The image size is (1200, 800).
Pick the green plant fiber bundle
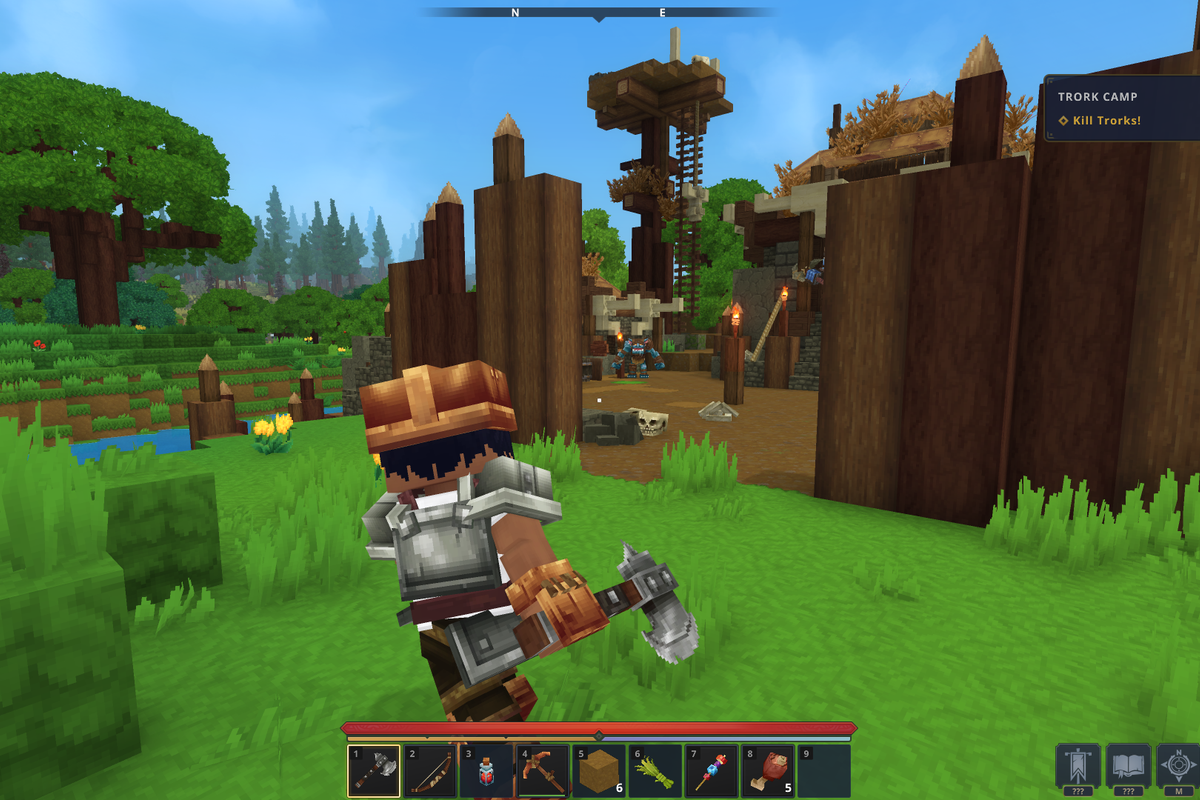point(655,771)
